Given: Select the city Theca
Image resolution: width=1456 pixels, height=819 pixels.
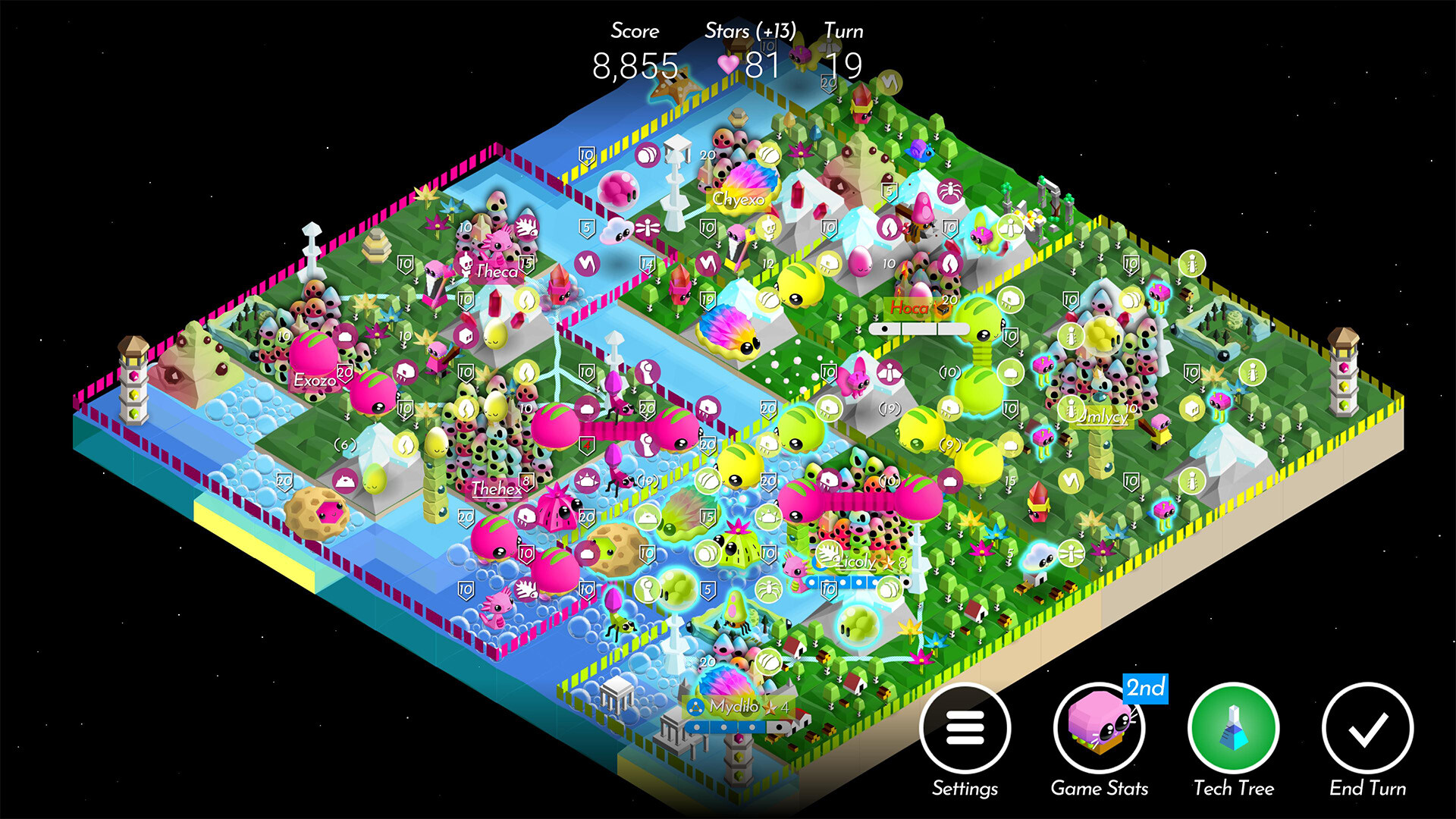Looking at the screenshot, I should point(497,271).
